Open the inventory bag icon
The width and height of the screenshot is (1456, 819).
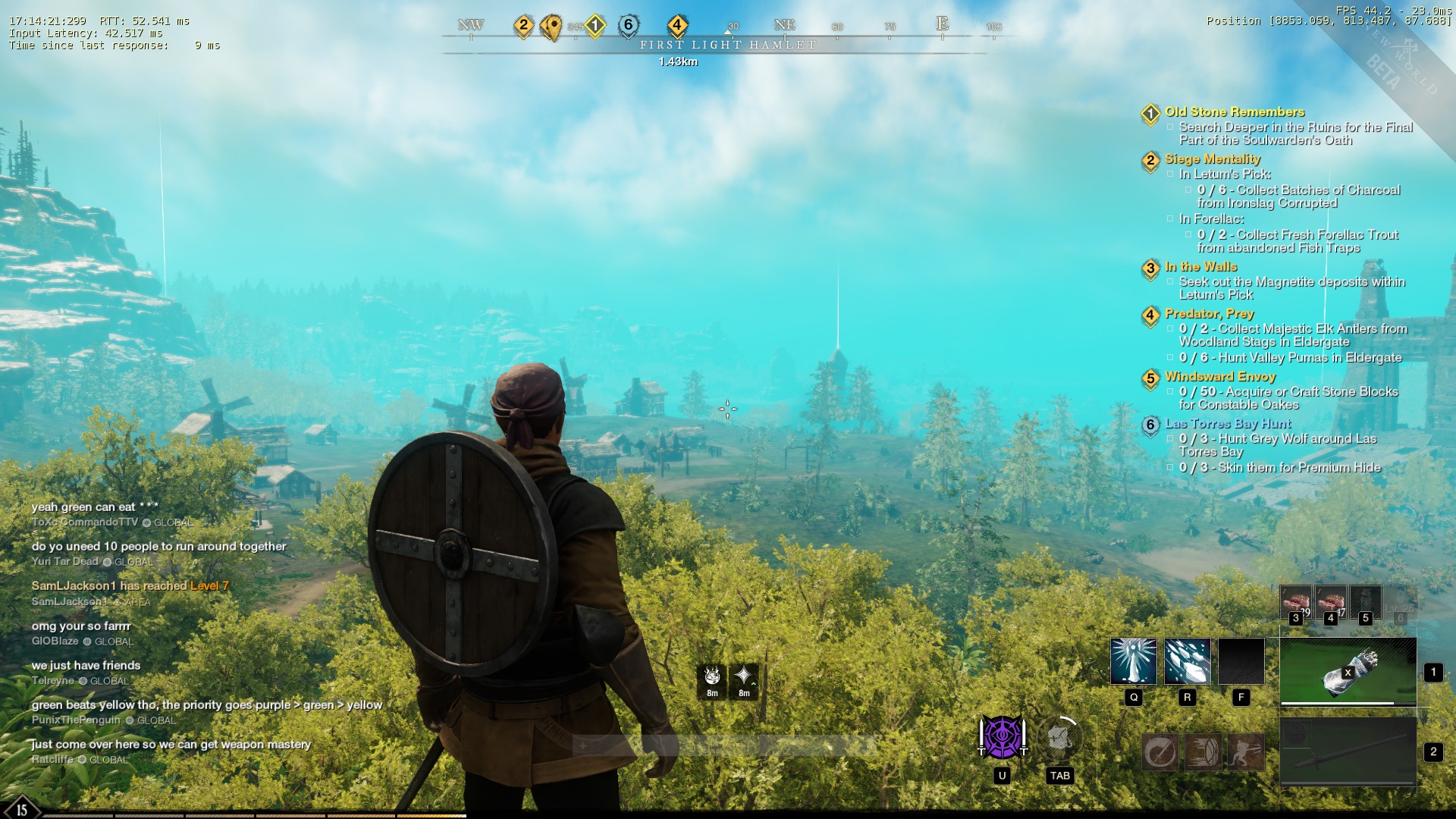1059,737
